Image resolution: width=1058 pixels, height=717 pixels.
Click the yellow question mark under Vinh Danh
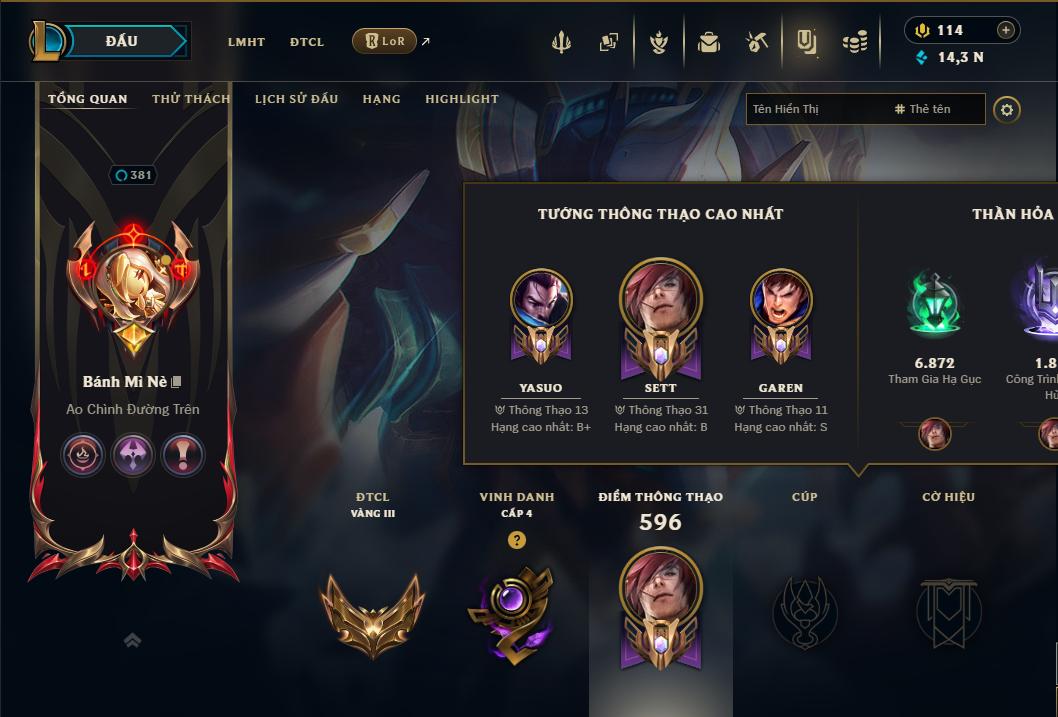pyautogui.click(x=516, y=540)
